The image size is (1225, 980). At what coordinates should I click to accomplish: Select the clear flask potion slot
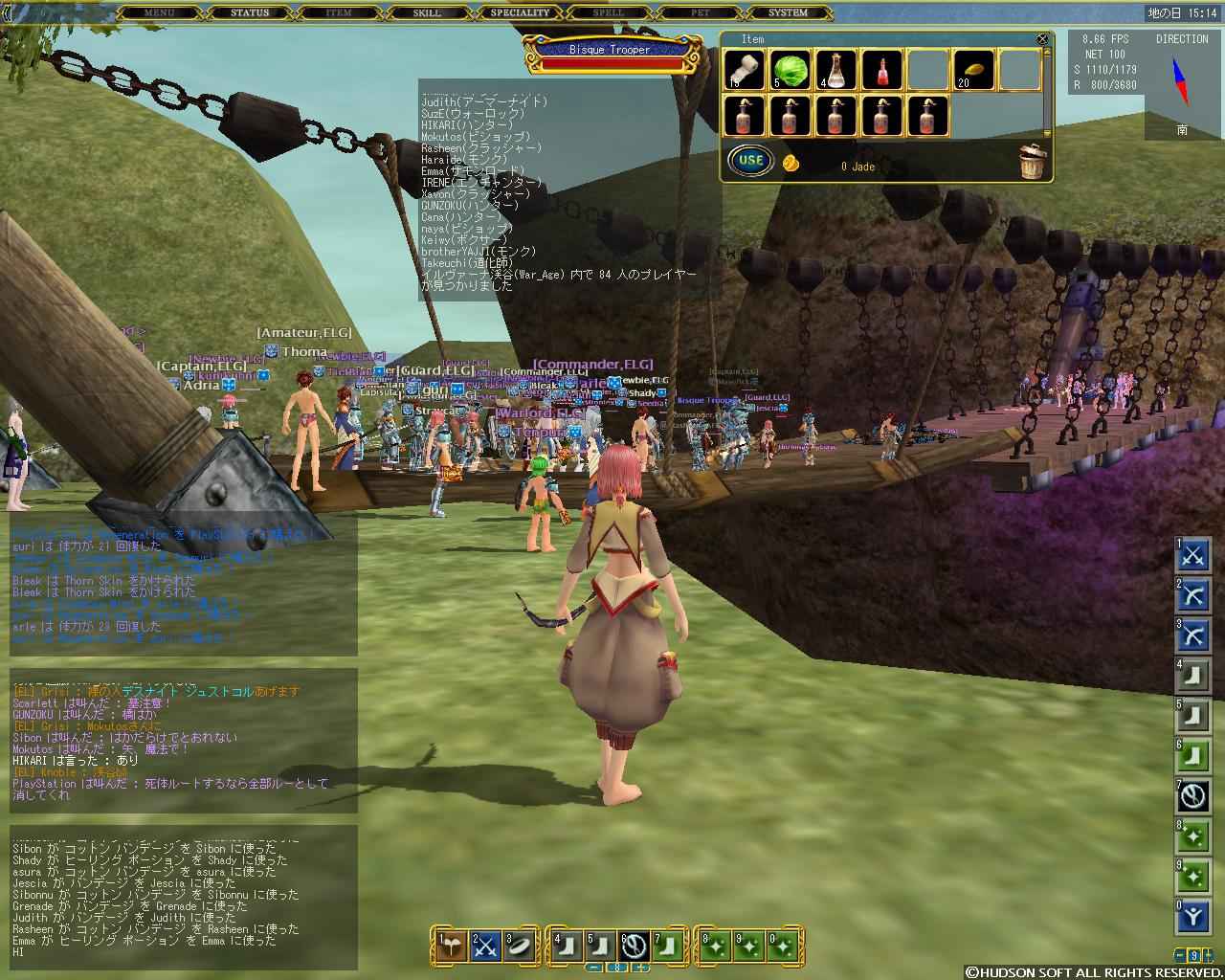pos(836,70)
